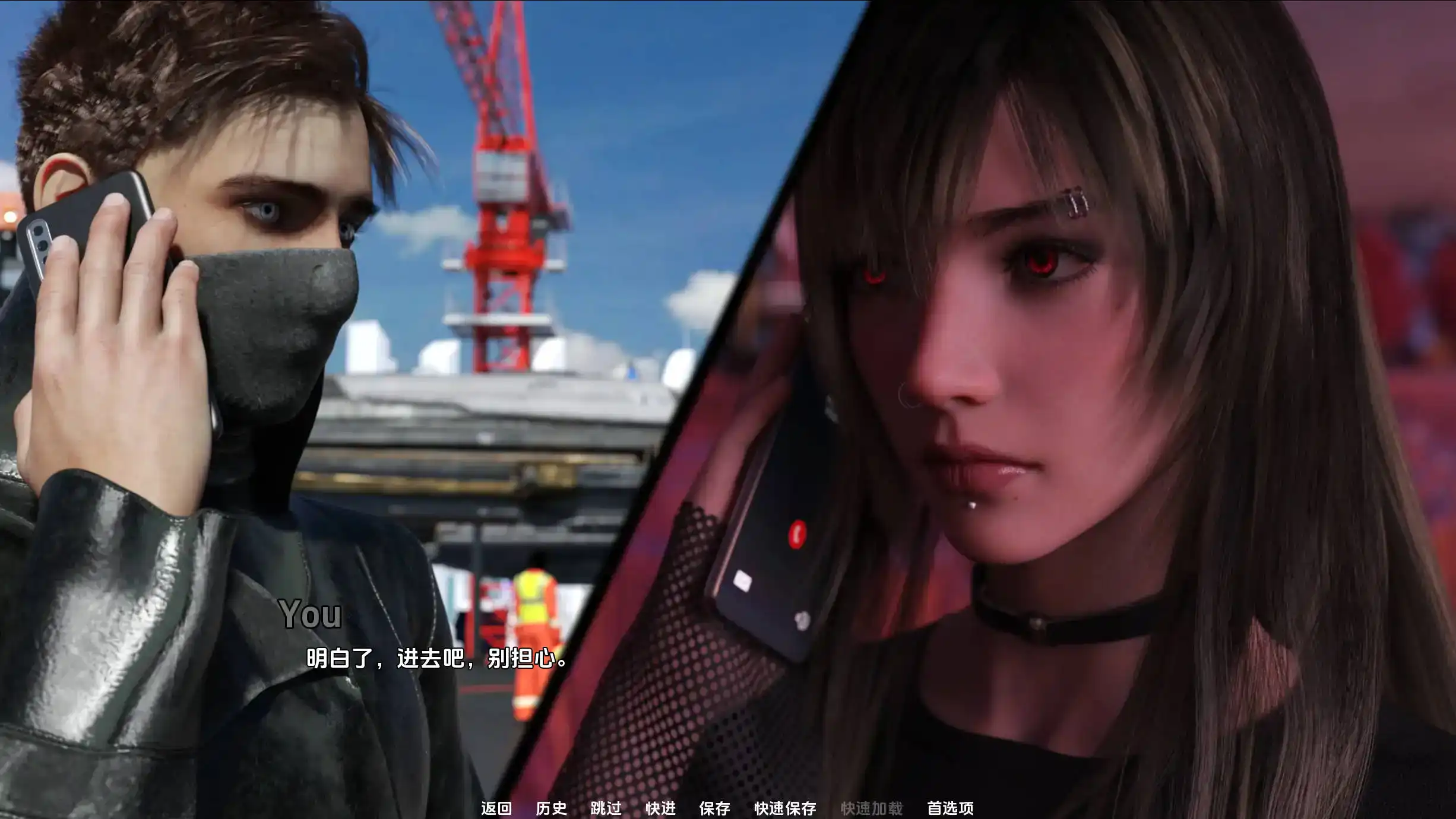Viewport: 1456px width, 819px height.
Task: Enable 快进 fast-forward mode
Action: tap(661, 809)
